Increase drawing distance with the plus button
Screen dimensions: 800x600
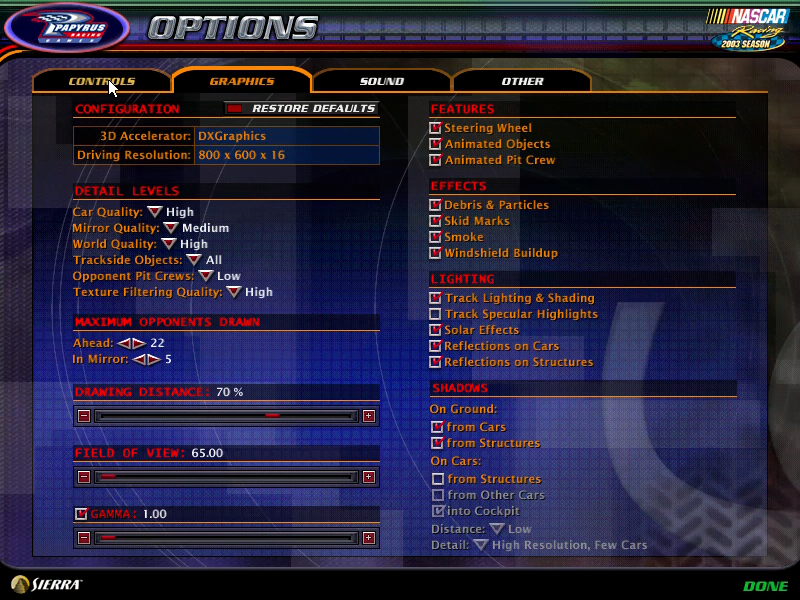pyautogui.click(x=369, y=416)
